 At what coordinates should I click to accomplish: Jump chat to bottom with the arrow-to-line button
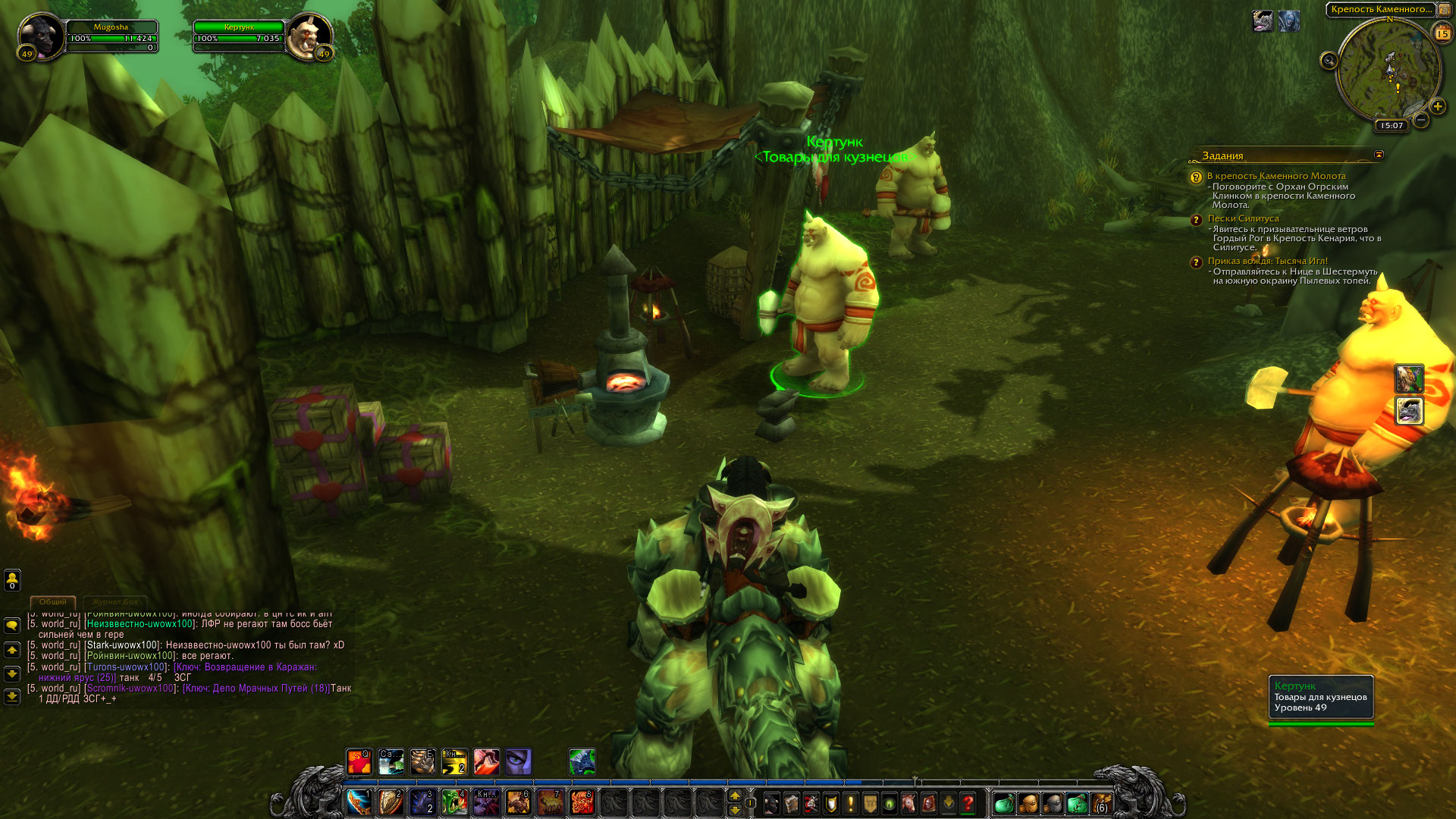tap(12, 696)
